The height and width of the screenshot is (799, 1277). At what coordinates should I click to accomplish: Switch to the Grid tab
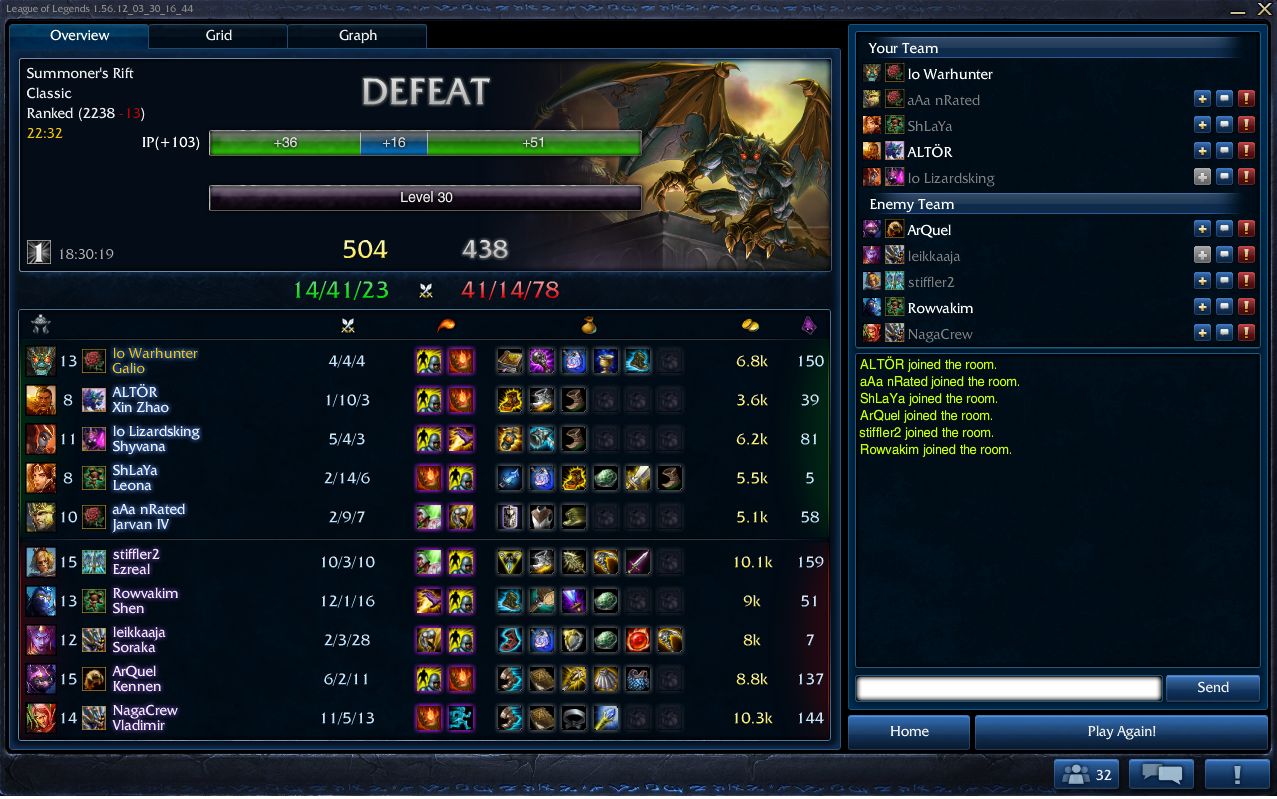[218, 35]
